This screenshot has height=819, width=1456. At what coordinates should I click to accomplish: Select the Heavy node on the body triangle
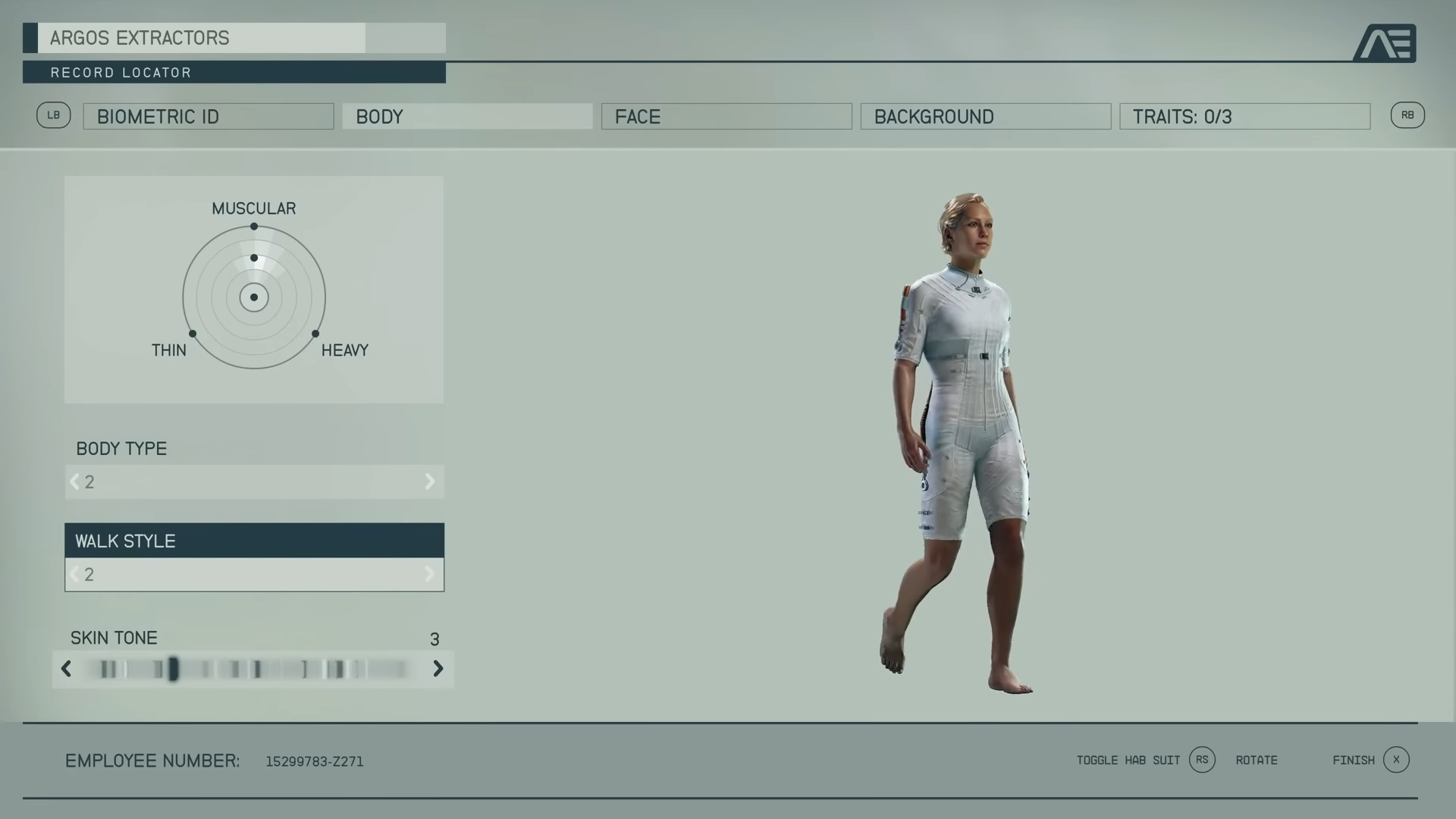point(315,332)
